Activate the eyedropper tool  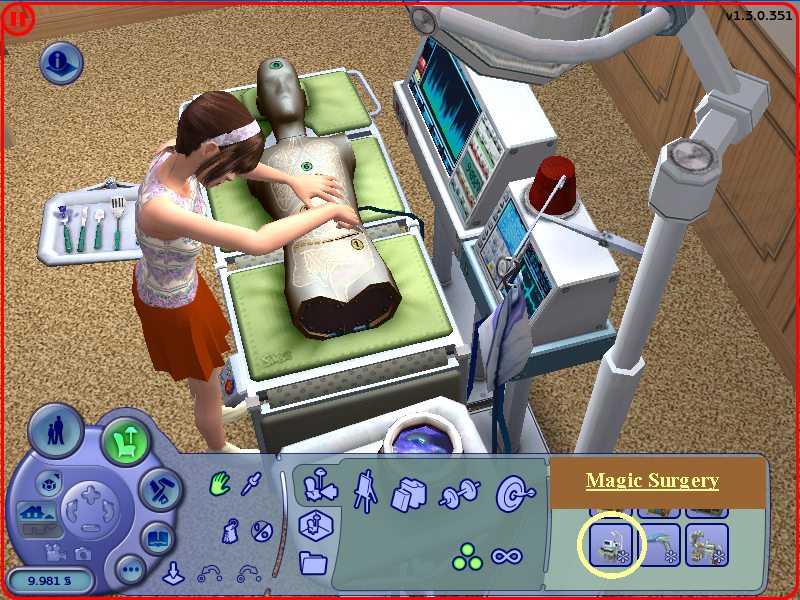pos(253,483)
